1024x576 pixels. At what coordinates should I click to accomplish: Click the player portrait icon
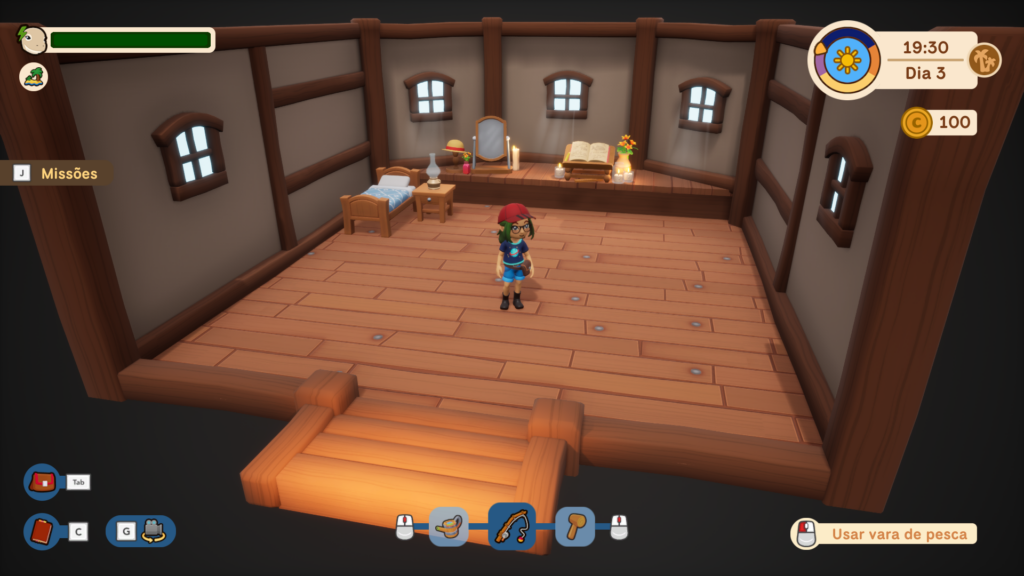[x=33, y=40]
